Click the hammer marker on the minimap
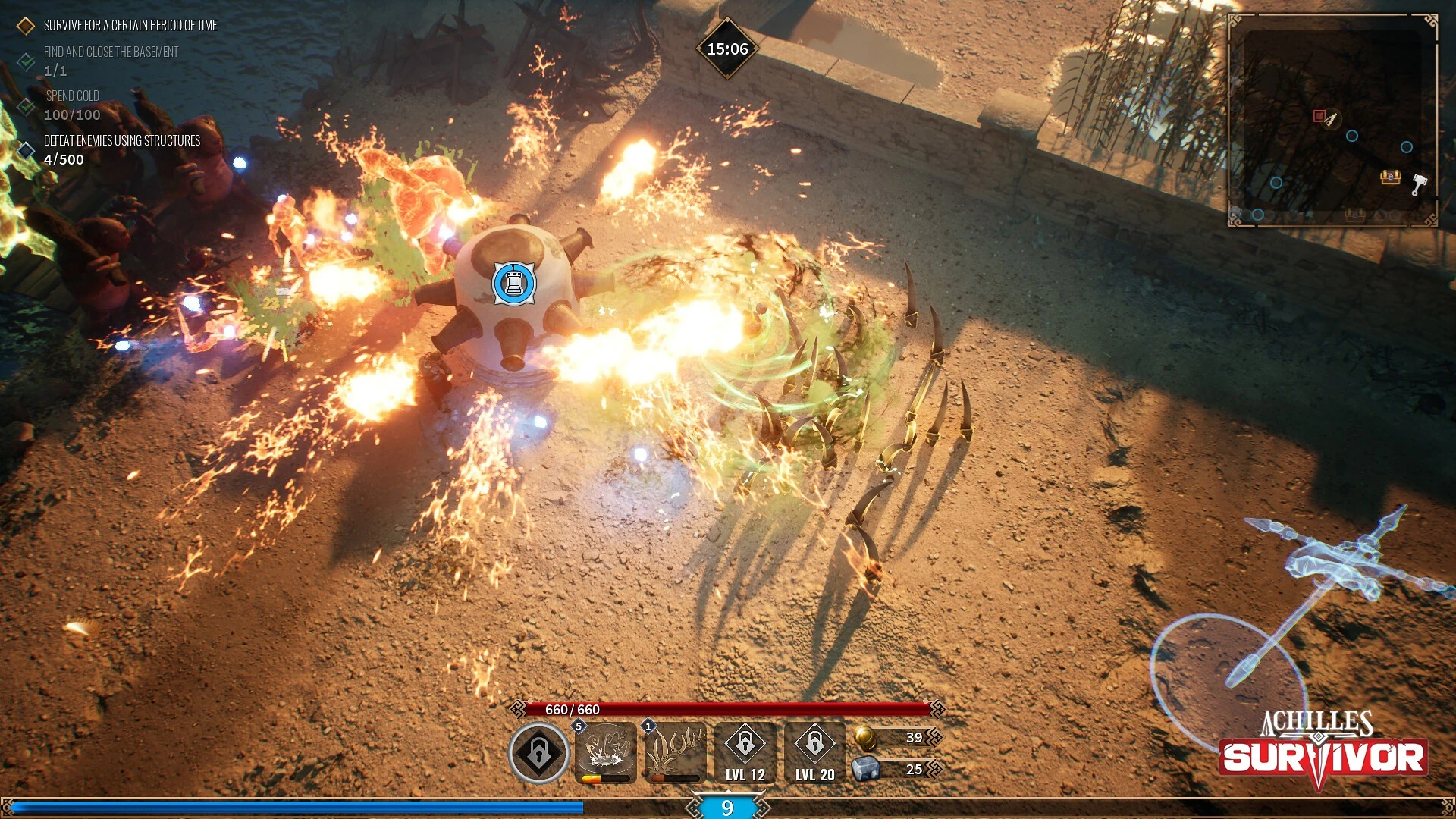Screen dimensions: 1456x819 tap(1419, 184)
